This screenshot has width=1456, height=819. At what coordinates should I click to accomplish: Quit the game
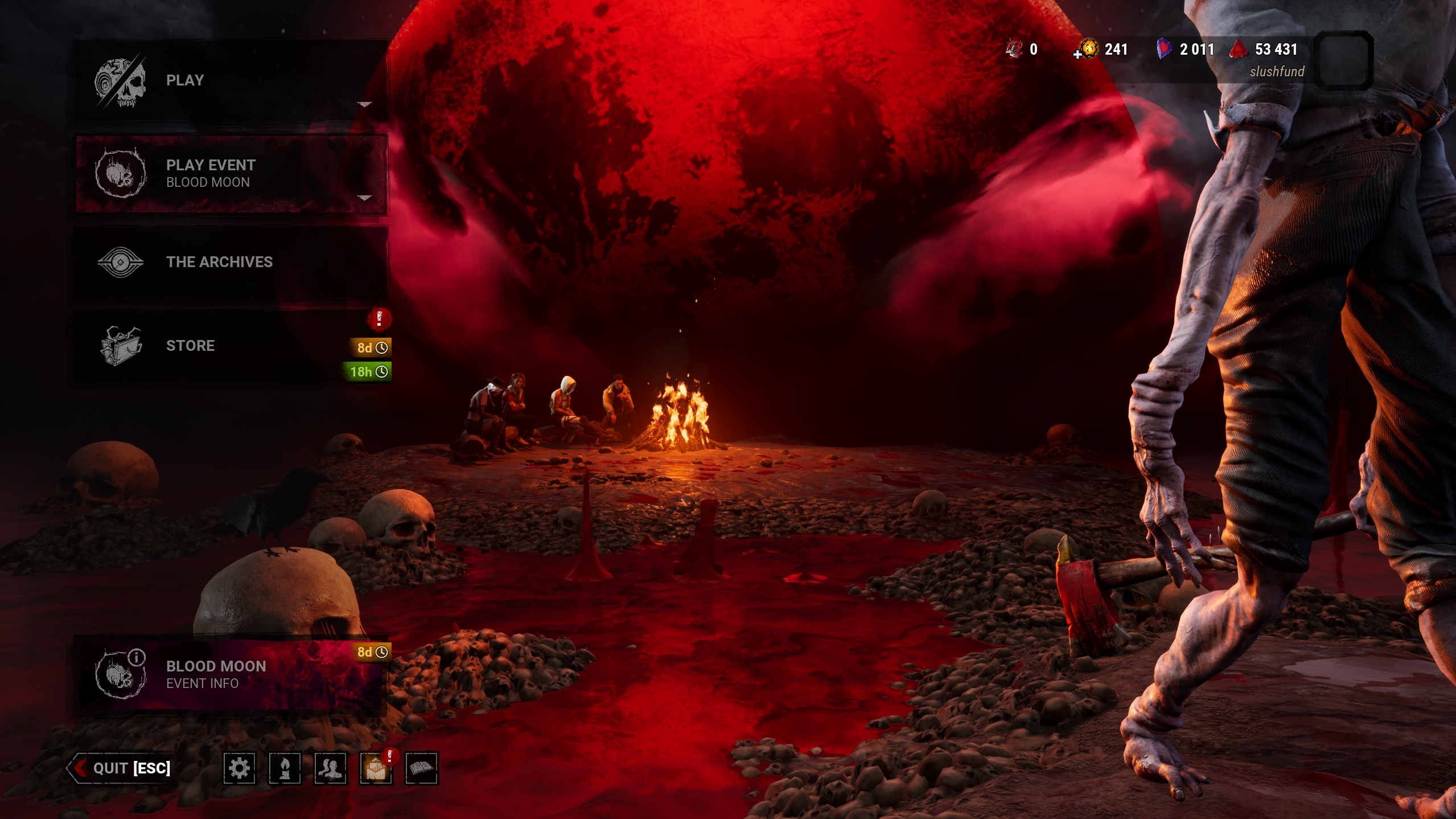(122, 768)
